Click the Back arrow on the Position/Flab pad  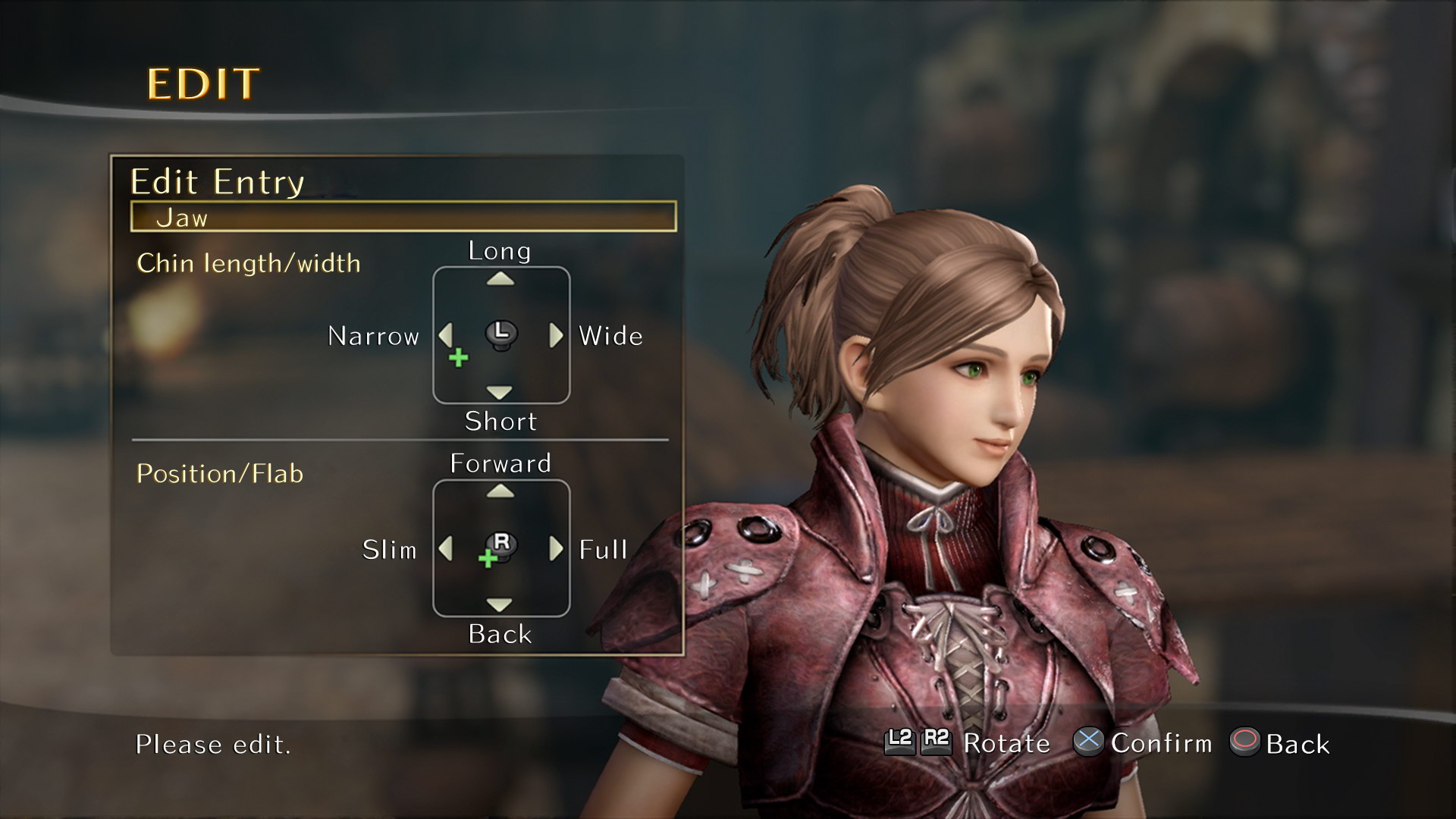[500, 604]
